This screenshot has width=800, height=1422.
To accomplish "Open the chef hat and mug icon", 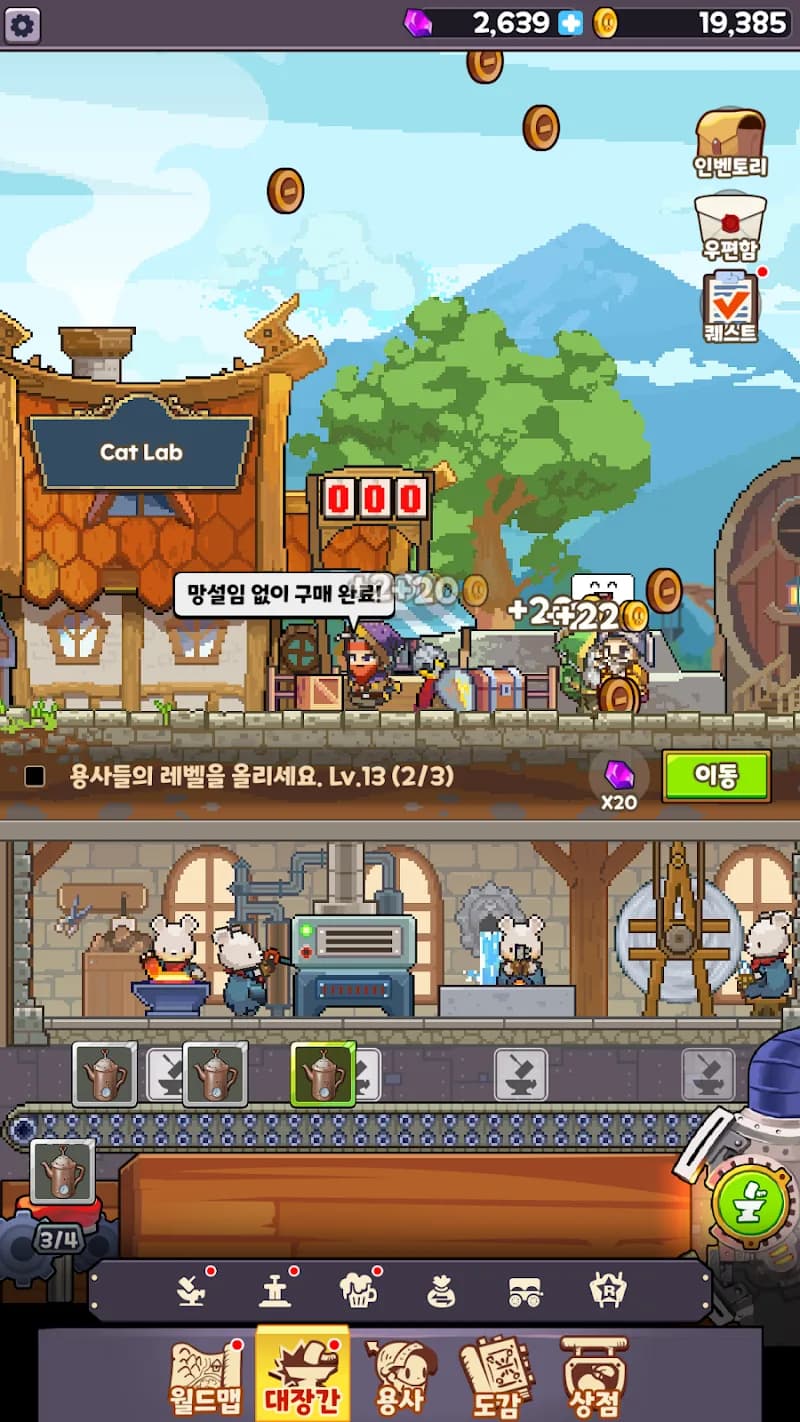I will pyautogui.click(x=357, y=1291).
